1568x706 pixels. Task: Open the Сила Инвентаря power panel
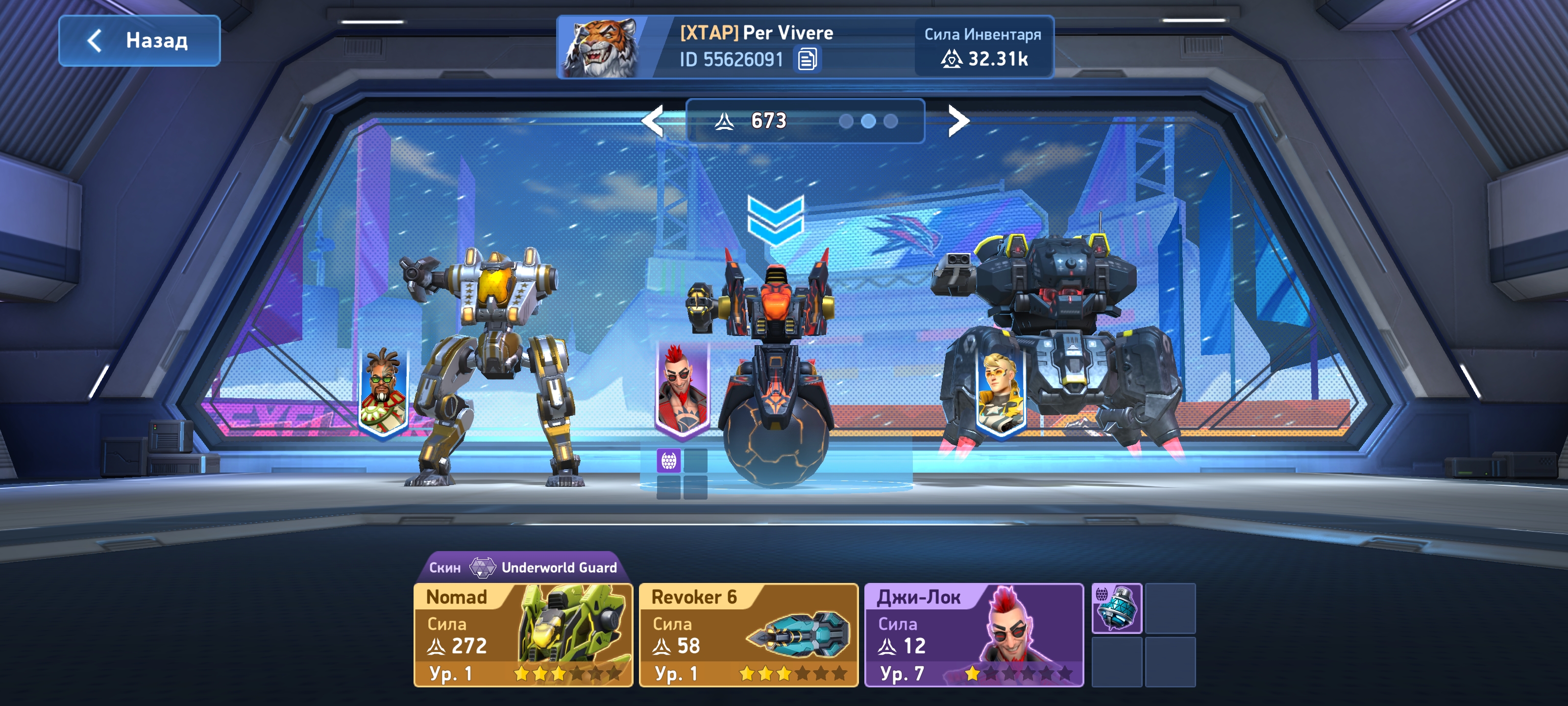click(x=983, y=48)
